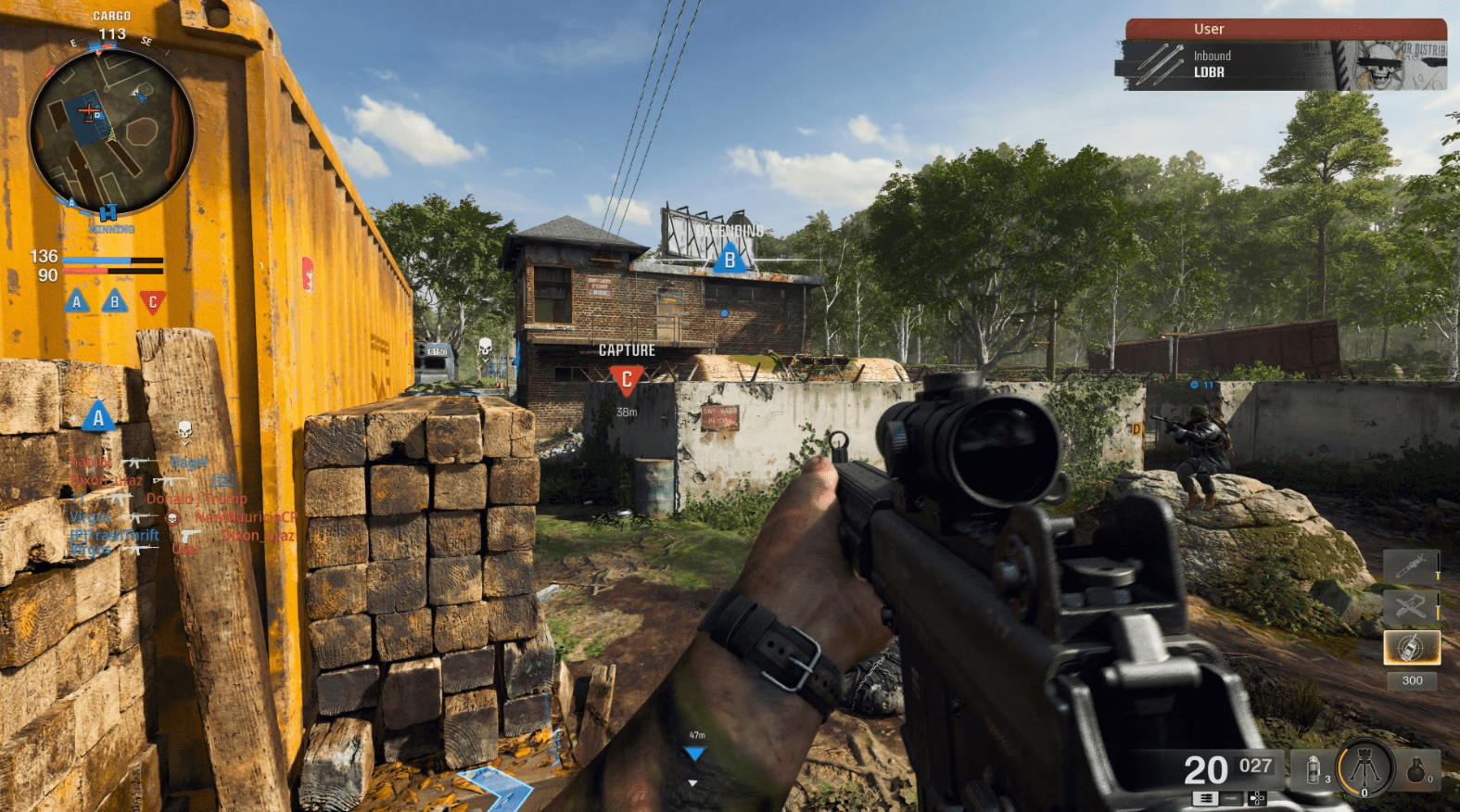The height and width of the screenshot is (812, 1460).
Task: Click the tactical grenade icon showing count 3
Action: click(x=1314, y=769)
